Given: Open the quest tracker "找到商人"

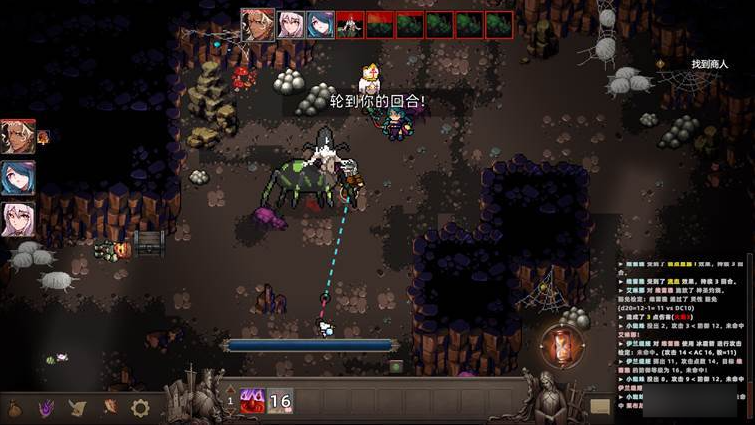Looking at the screenshot, I should (709, 64).
